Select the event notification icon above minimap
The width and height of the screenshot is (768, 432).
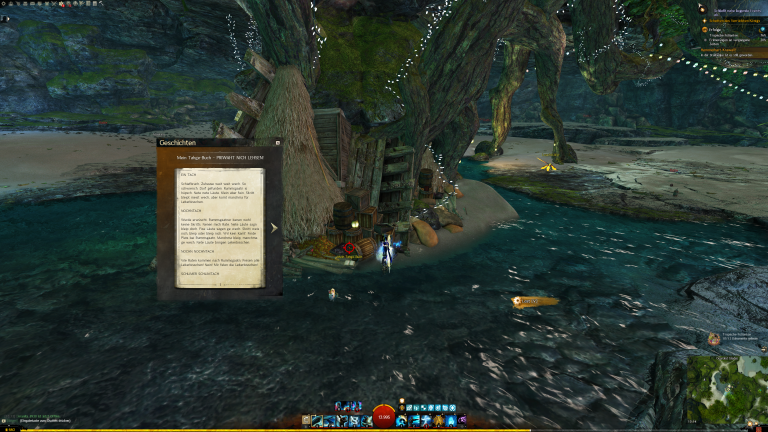pyautogui.click(x=713, y=339)
